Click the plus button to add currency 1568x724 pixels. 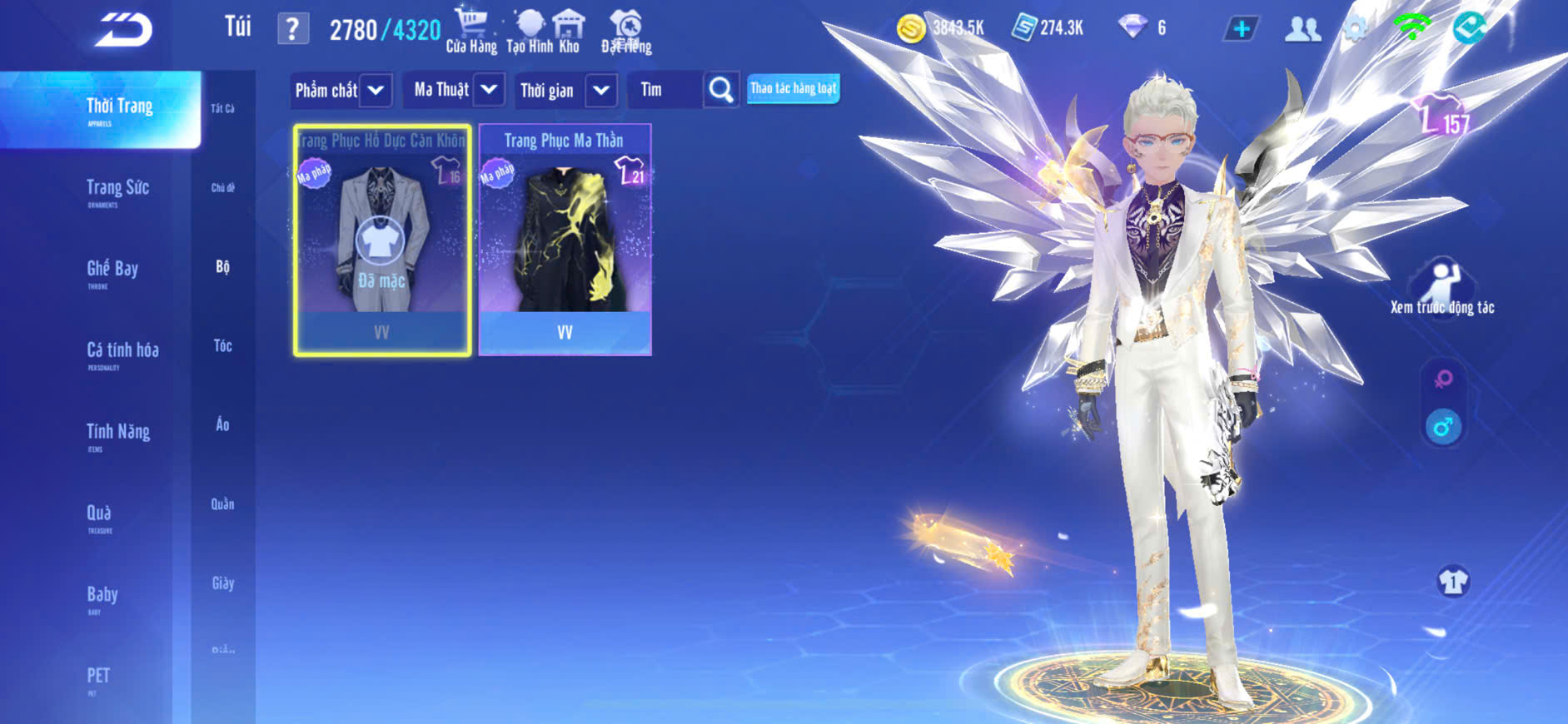click(1242, 29)
